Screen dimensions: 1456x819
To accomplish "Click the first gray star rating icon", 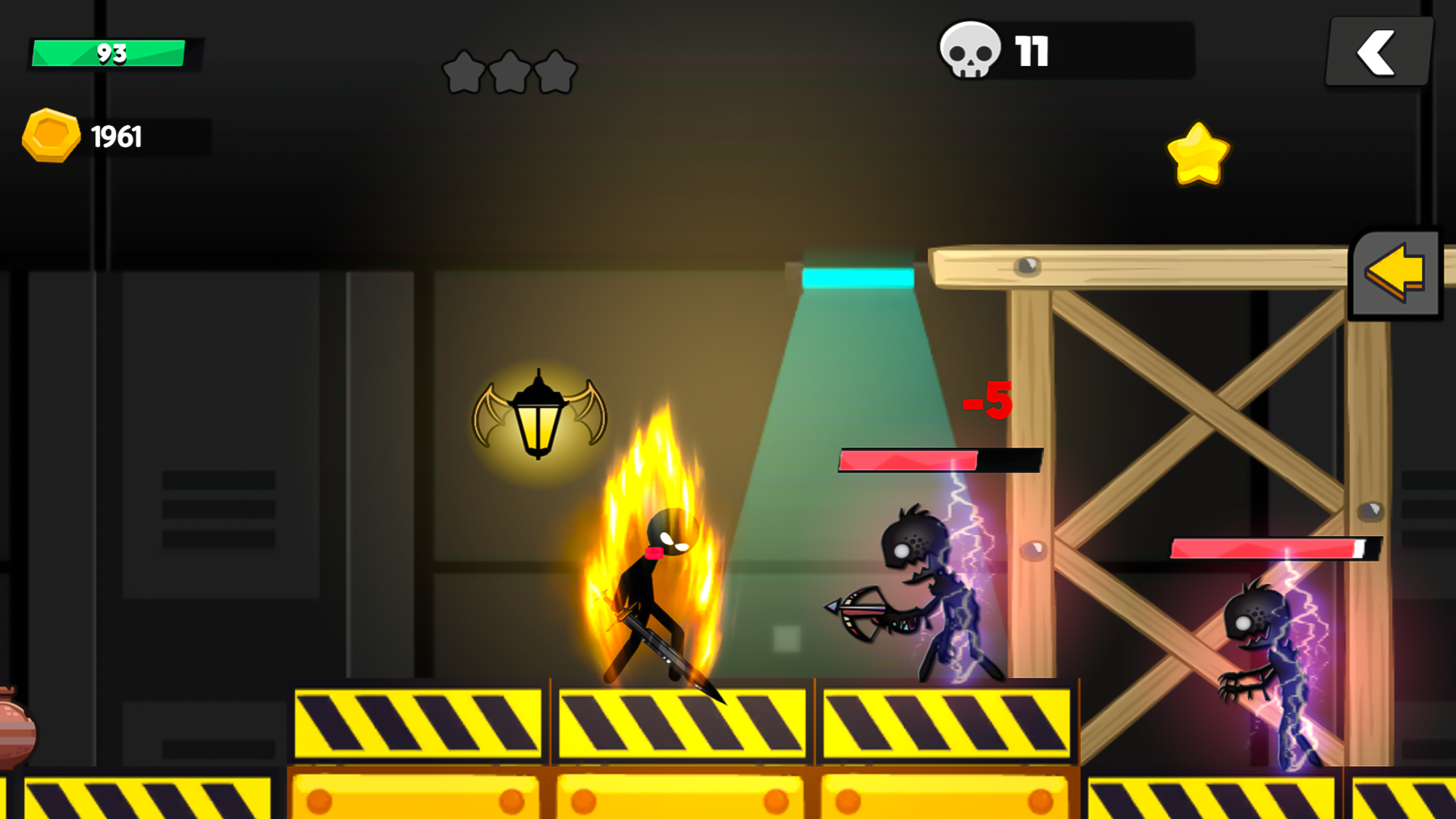I will [463, 71].
